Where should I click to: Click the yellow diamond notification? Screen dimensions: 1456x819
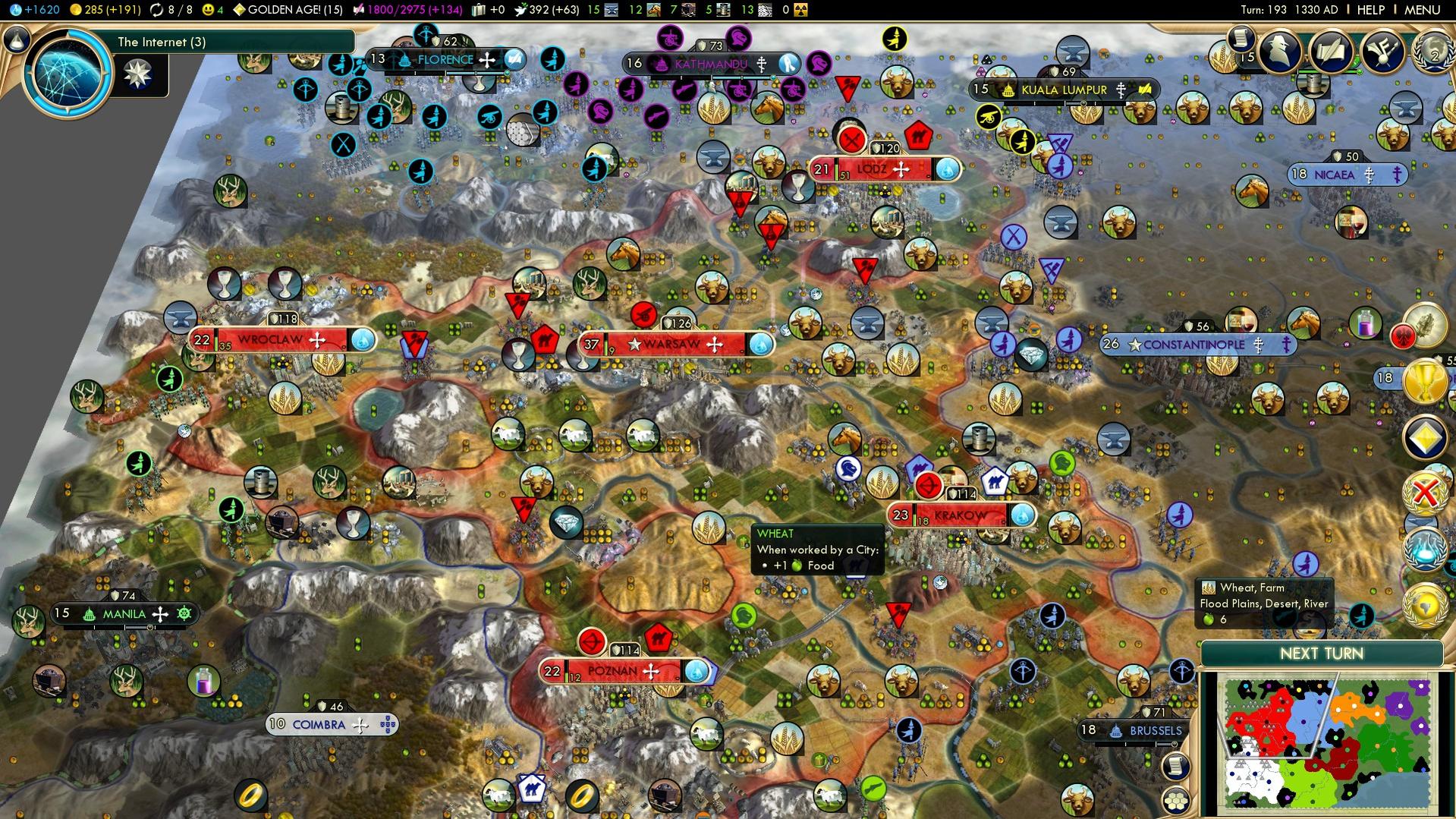pos(1425,438)
